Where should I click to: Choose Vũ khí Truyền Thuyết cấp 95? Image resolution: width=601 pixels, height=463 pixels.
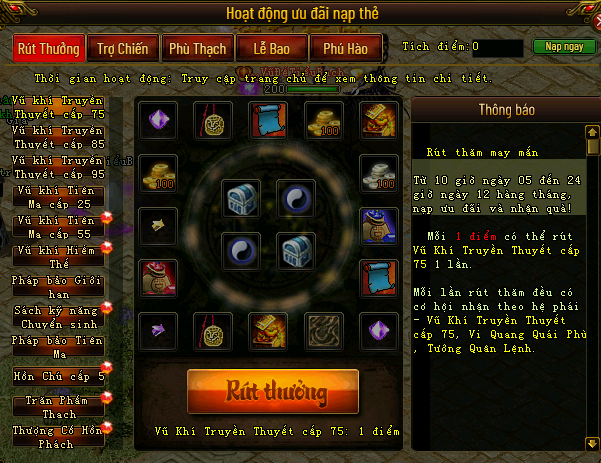[60, 166]
